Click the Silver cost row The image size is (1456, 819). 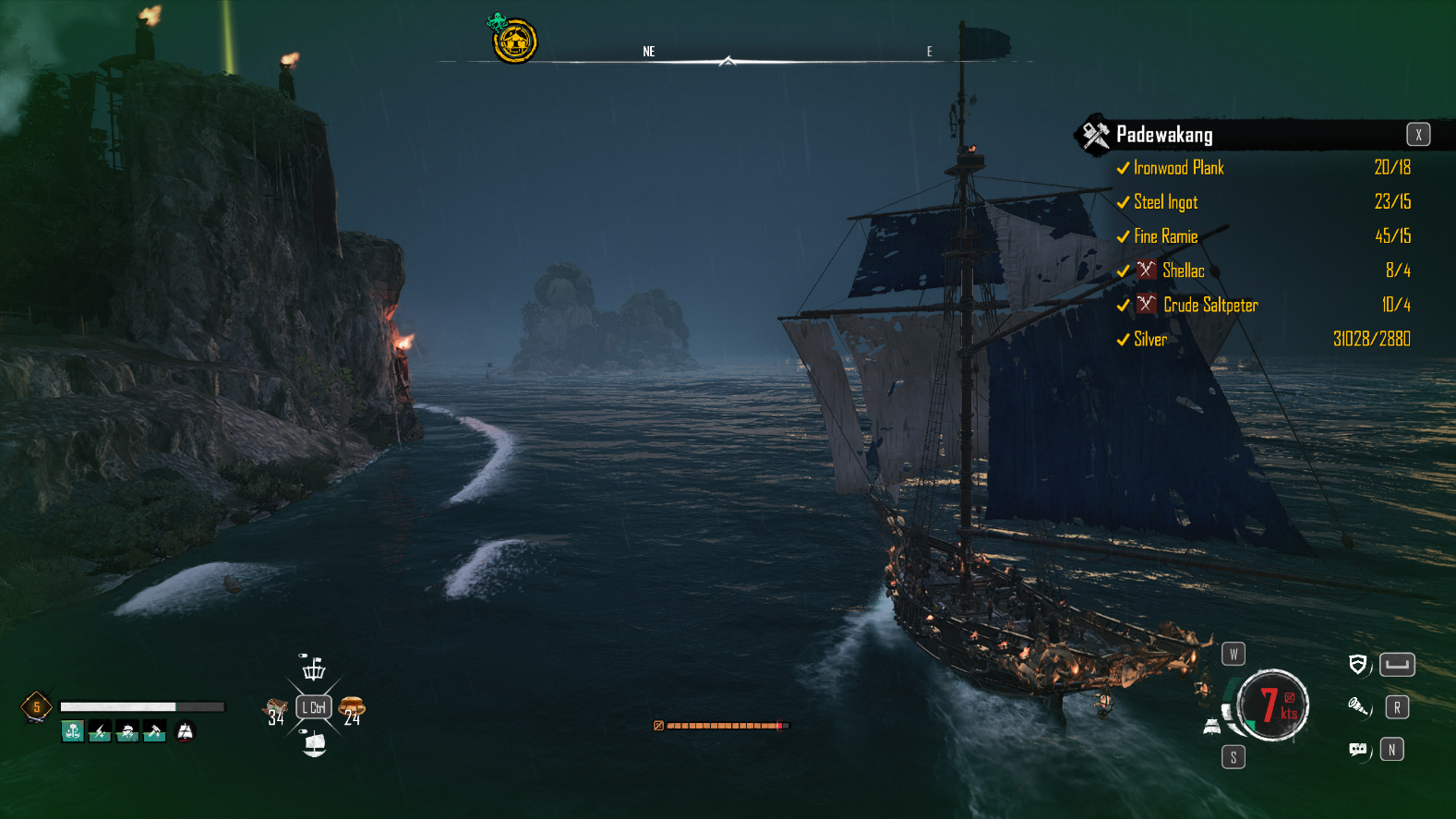(x=1150, y=339)
